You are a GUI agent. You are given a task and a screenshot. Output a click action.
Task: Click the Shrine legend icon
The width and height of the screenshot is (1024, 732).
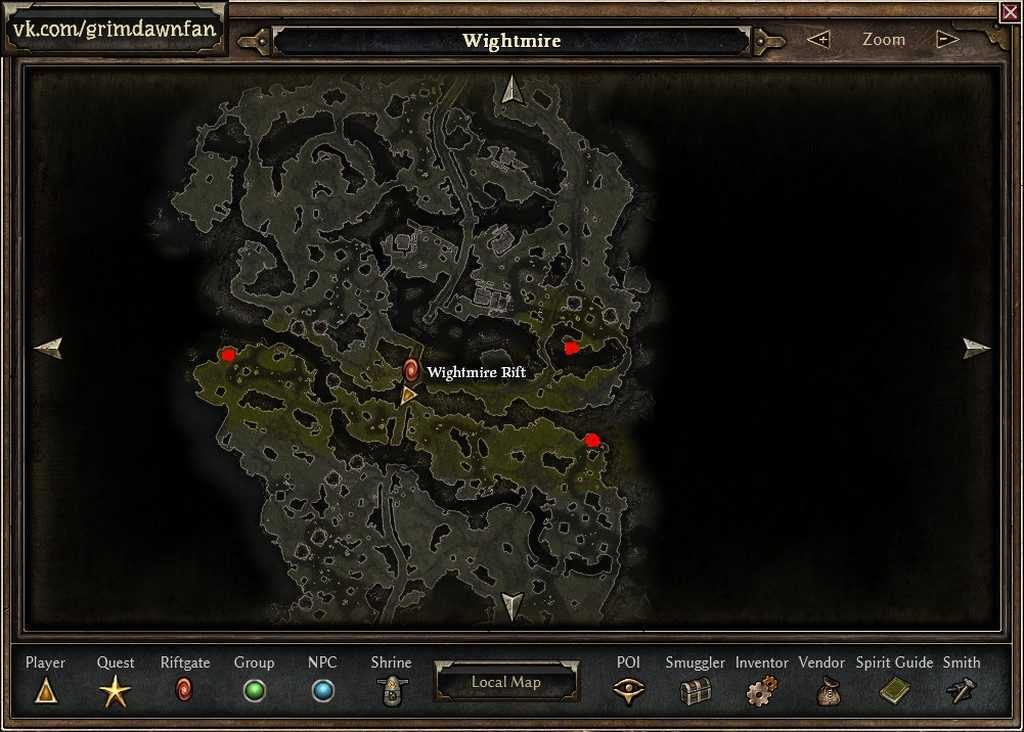point(391,691)
